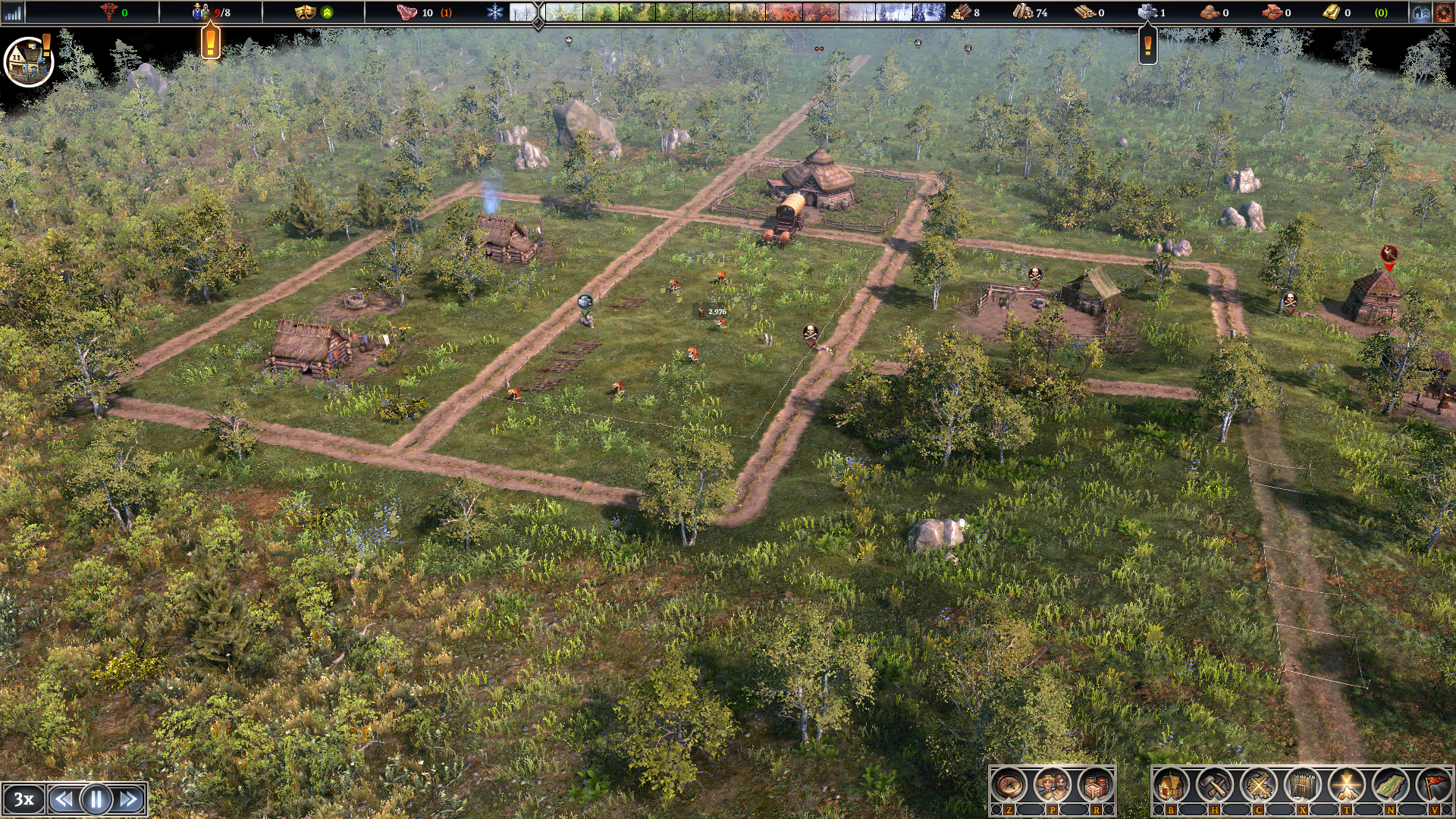Open the settings gear menu
Image resolution: width=1456 pixels, height=819 pixels.
pos(1442,12)
